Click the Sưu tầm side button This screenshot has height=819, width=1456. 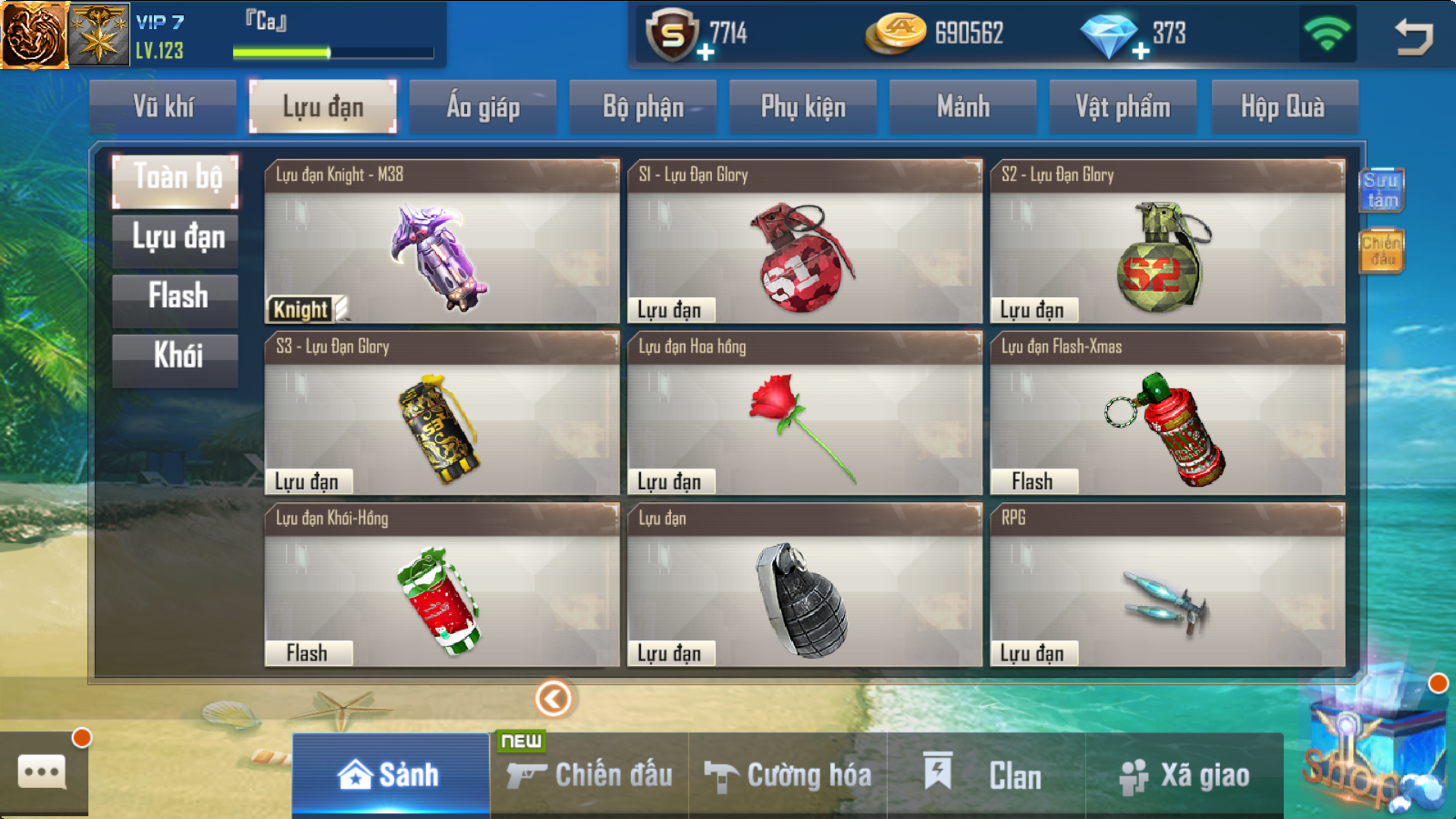point(1381,190)
